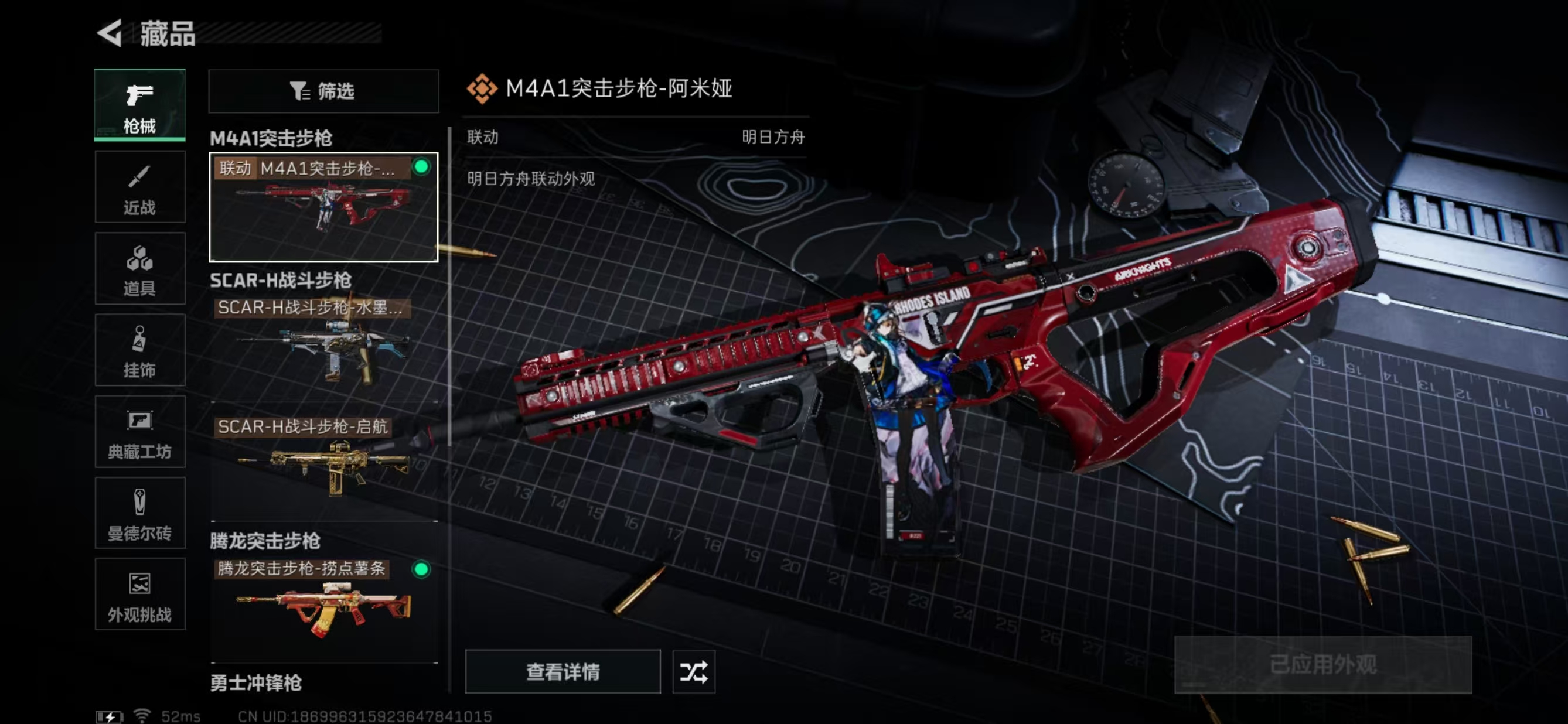
Task: Switch to the 曼德尔砖 tab
Action: click(139, 513)
